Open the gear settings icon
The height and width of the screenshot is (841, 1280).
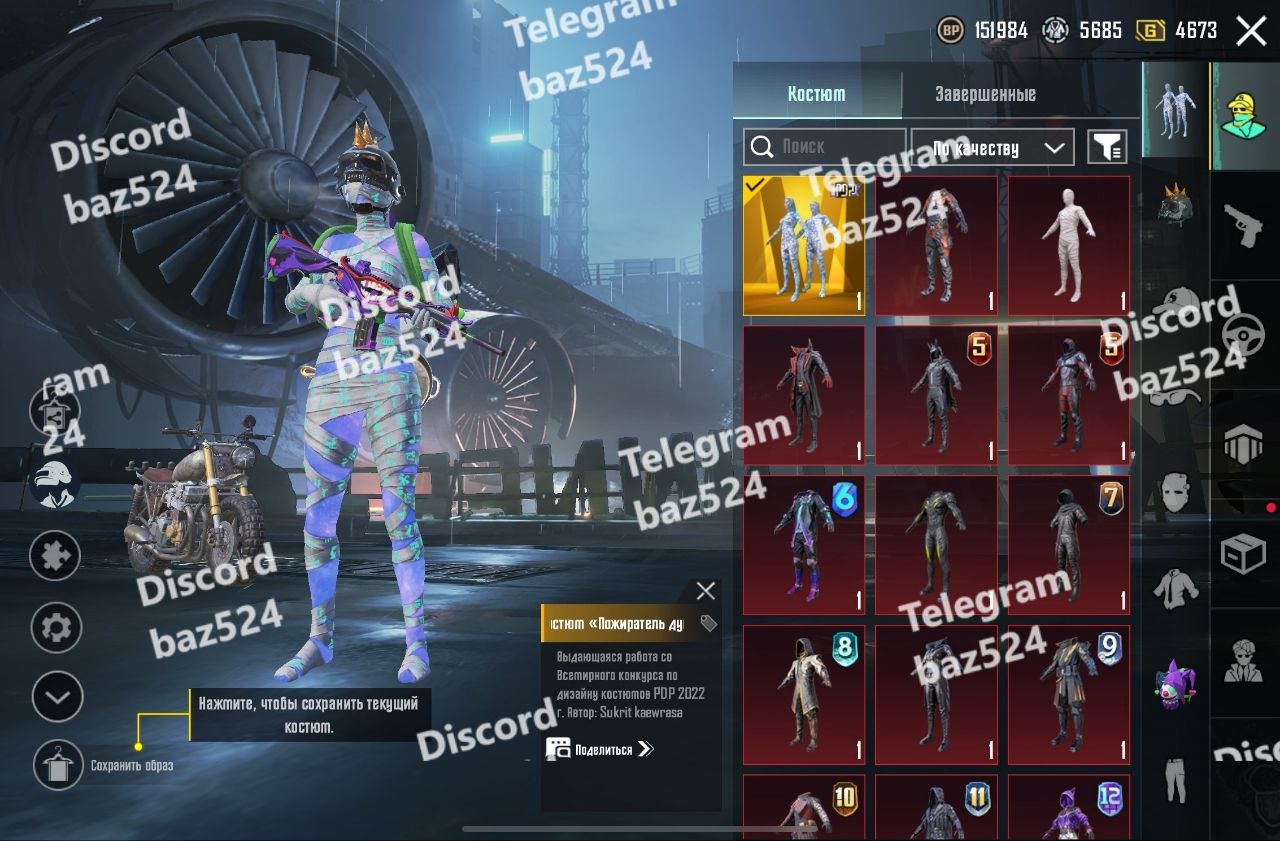point(56,628)
